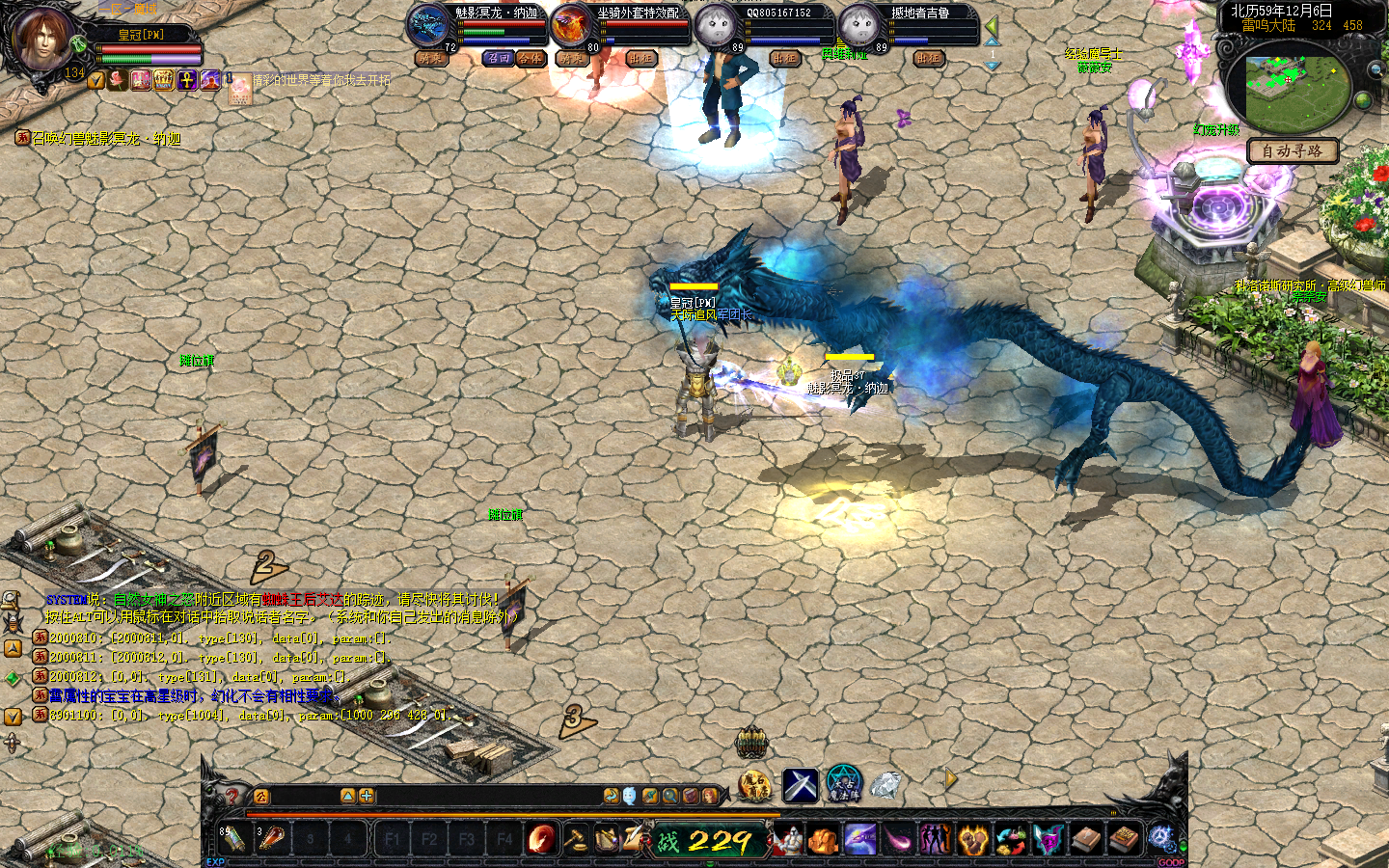1389x868 pixels.
Task: Click the white diamond icon
Action: [885, 786]
